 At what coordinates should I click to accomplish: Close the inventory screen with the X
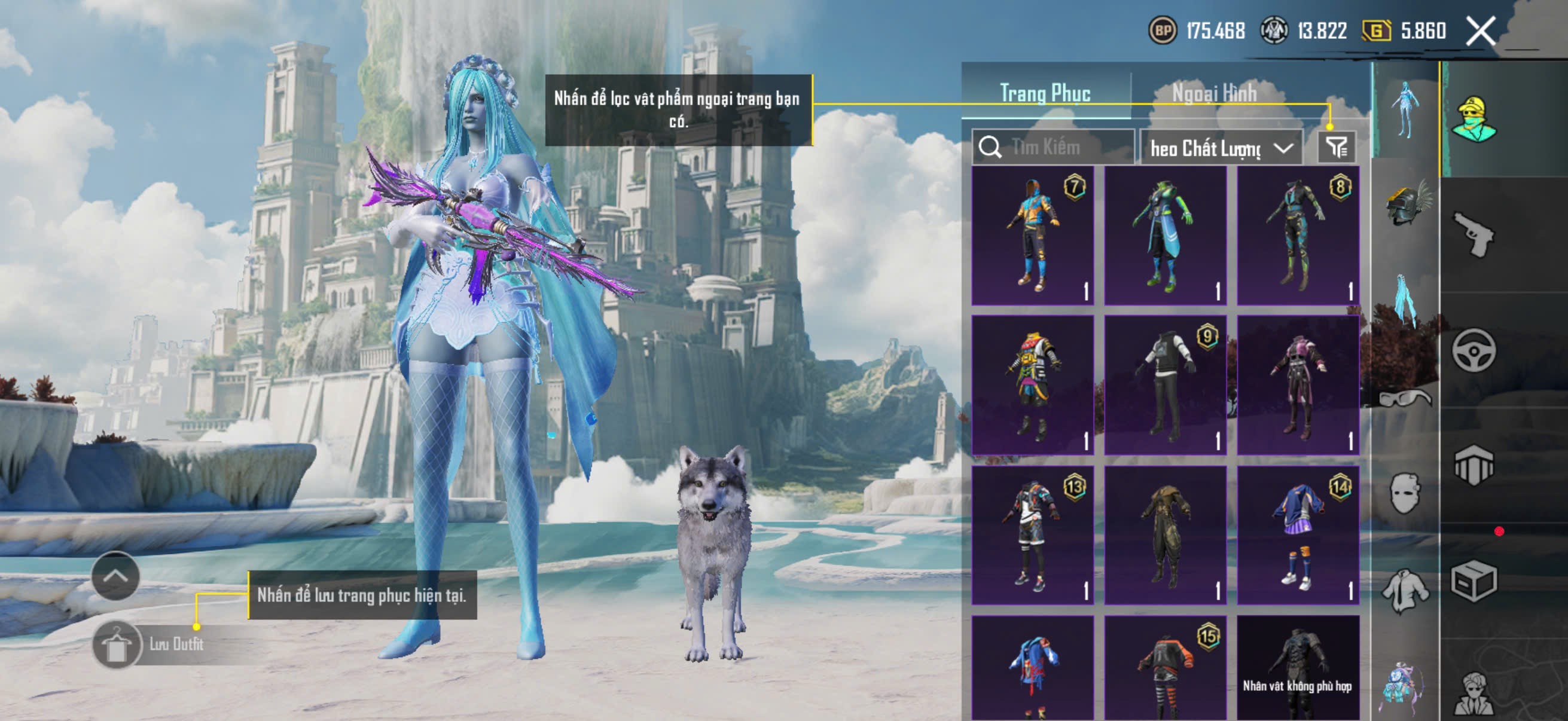1480,30
